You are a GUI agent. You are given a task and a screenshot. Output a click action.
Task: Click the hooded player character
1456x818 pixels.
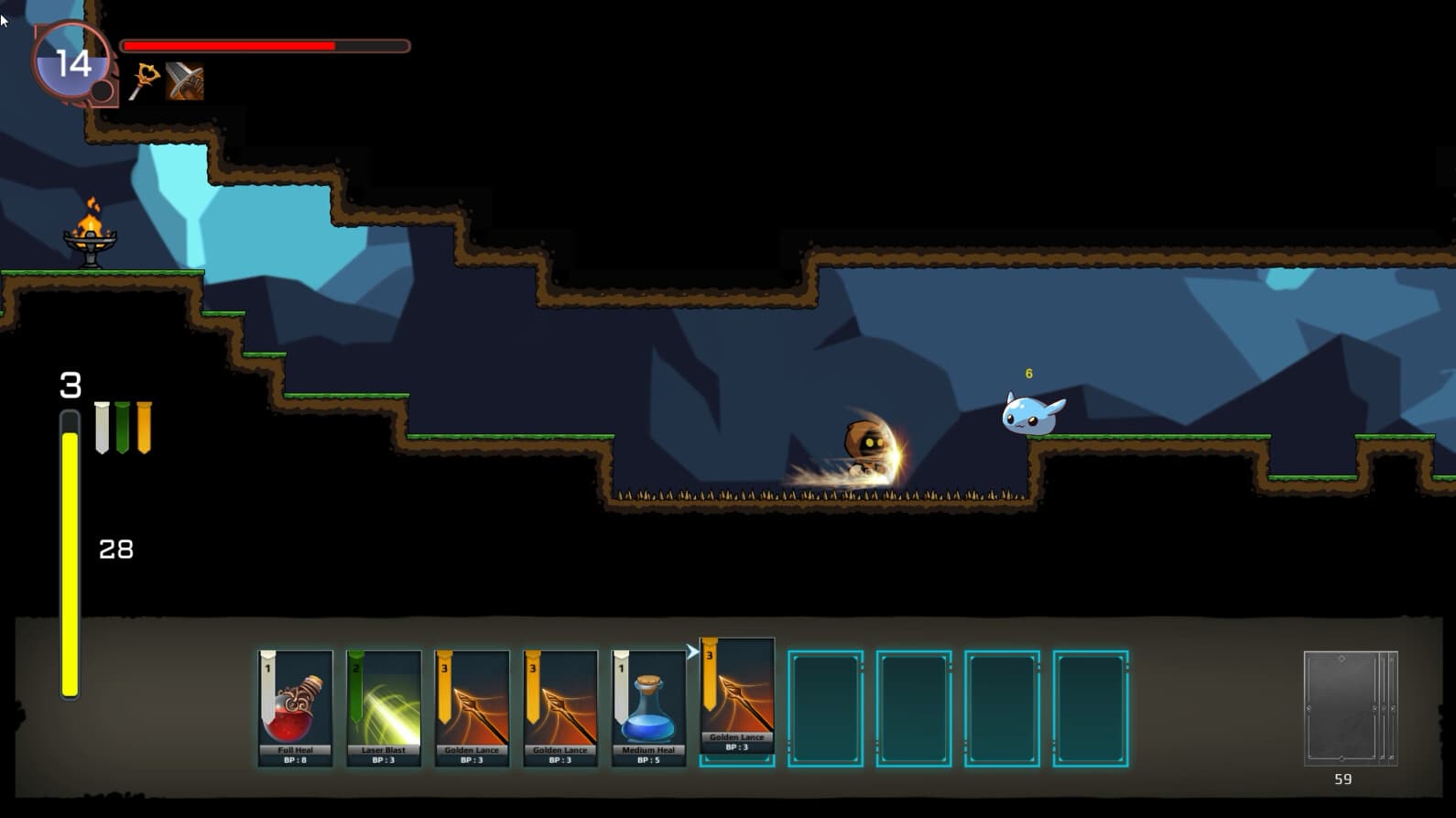pyautogui.click(x=865, y=444)
